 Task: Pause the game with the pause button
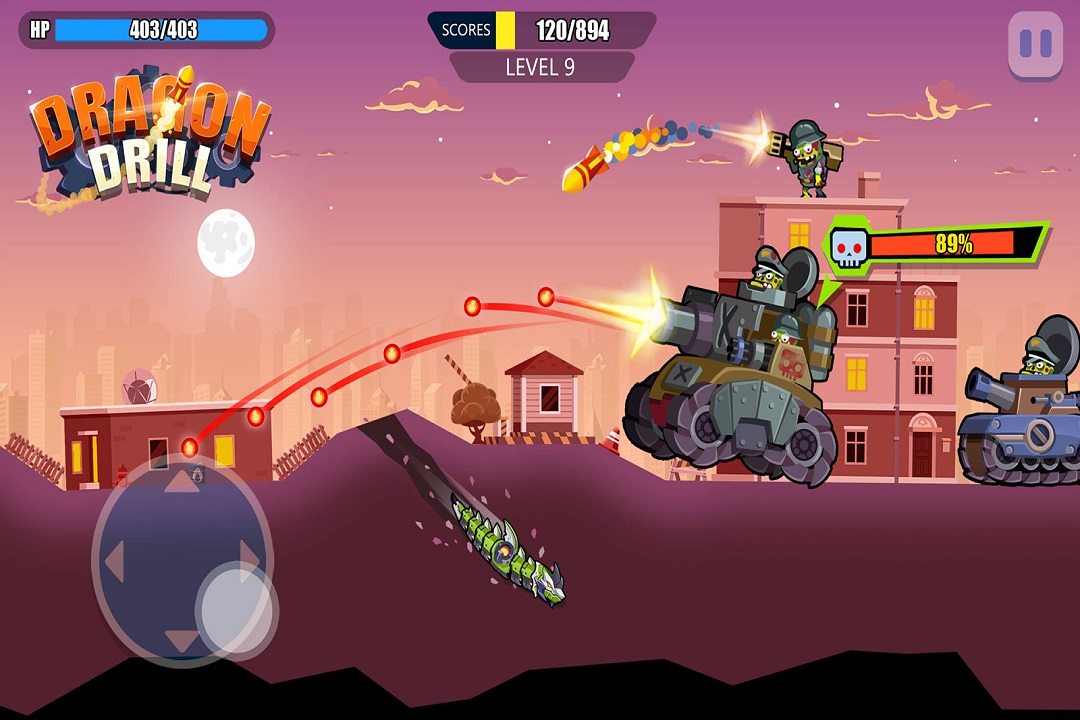(x=1035, y=44)
